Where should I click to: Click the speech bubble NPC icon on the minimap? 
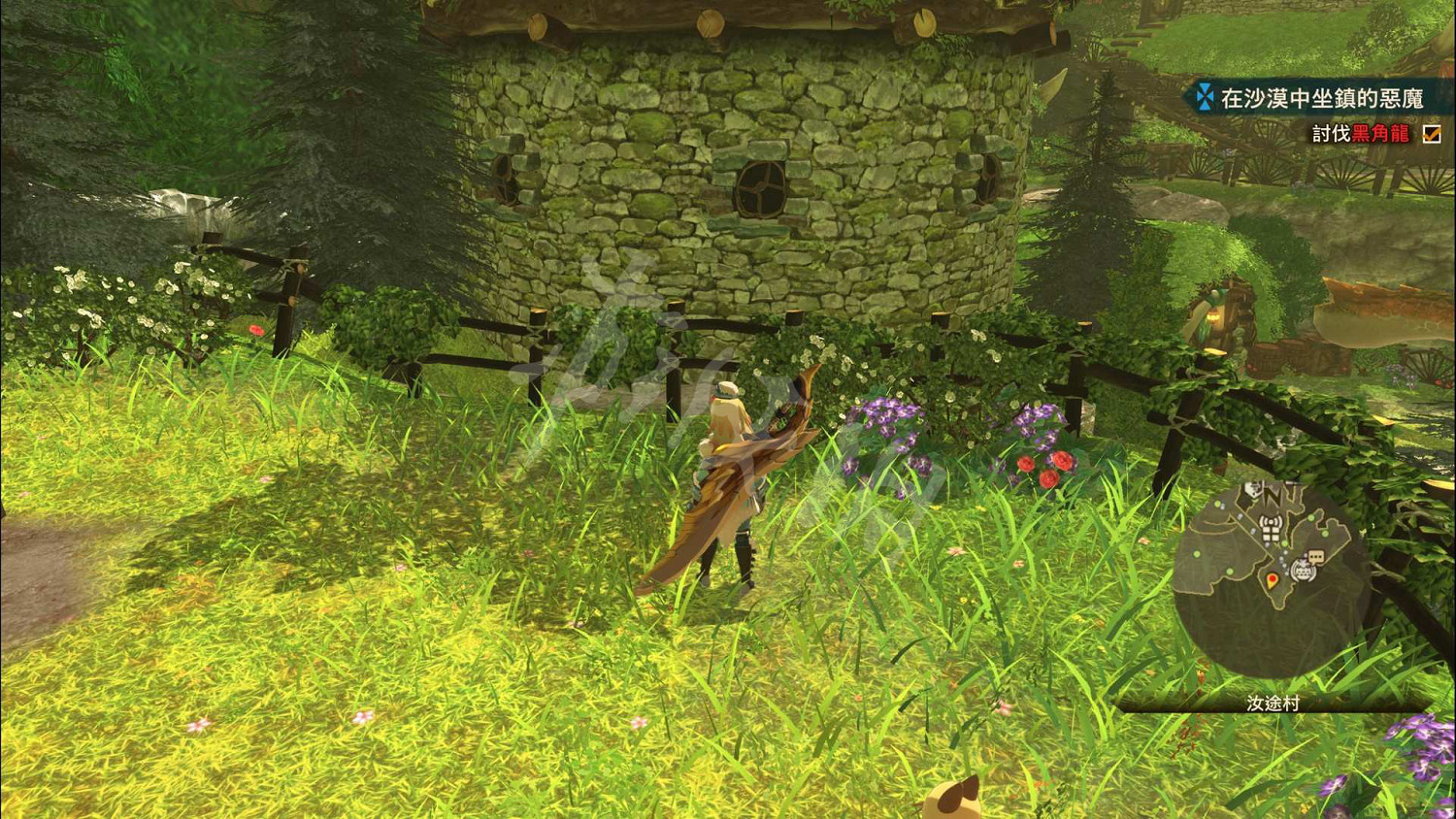1315,555
